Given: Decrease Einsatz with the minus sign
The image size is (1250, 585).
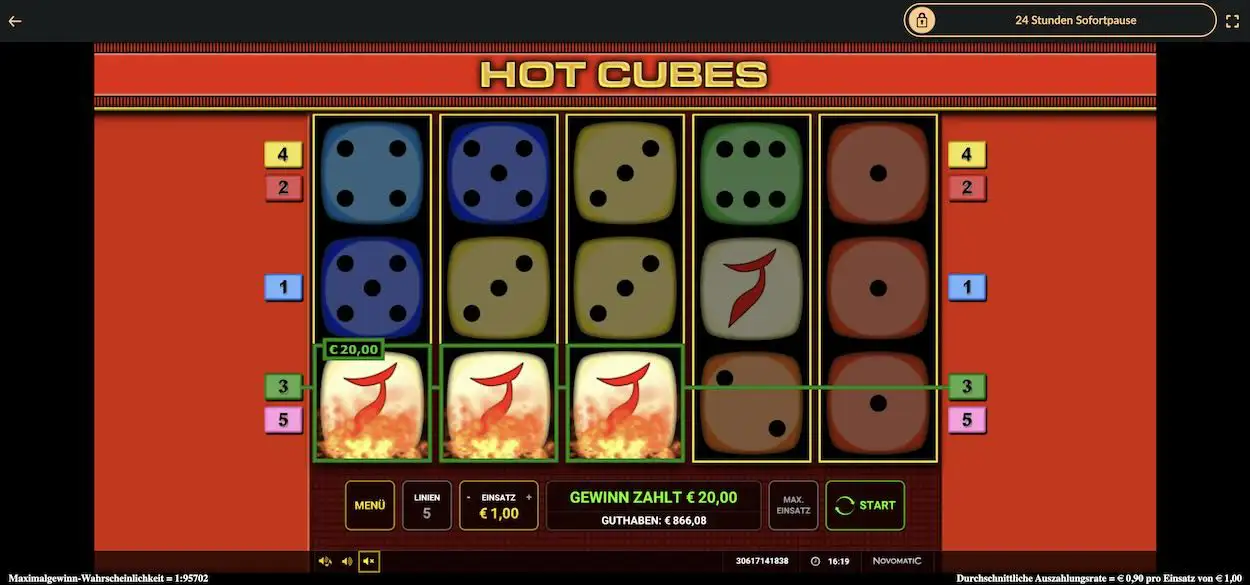Looking at the screenshot, I should coord(469,497).
